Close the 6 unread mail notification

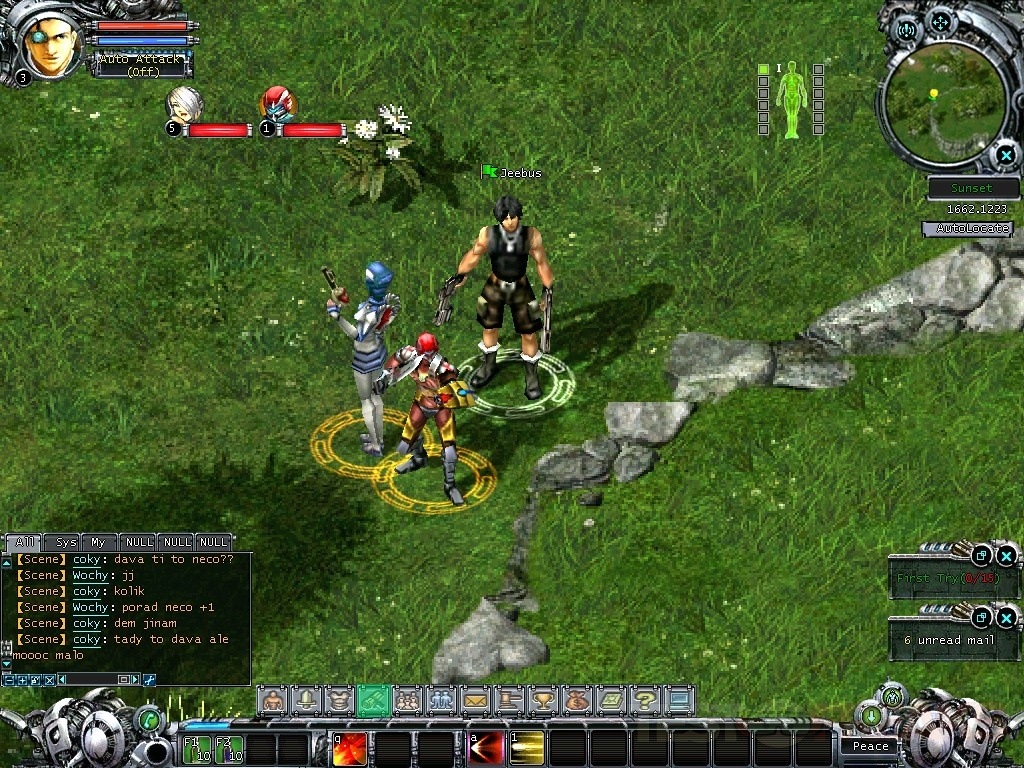[1006, 617]
